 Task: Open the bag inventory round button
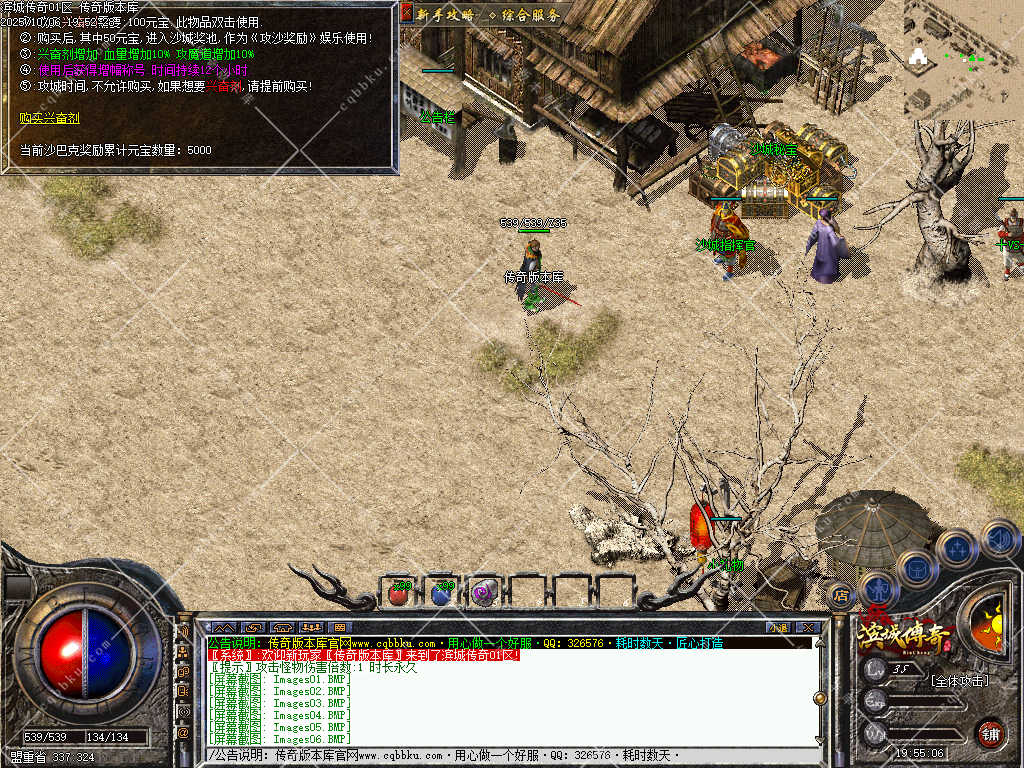tap(916, 568)
